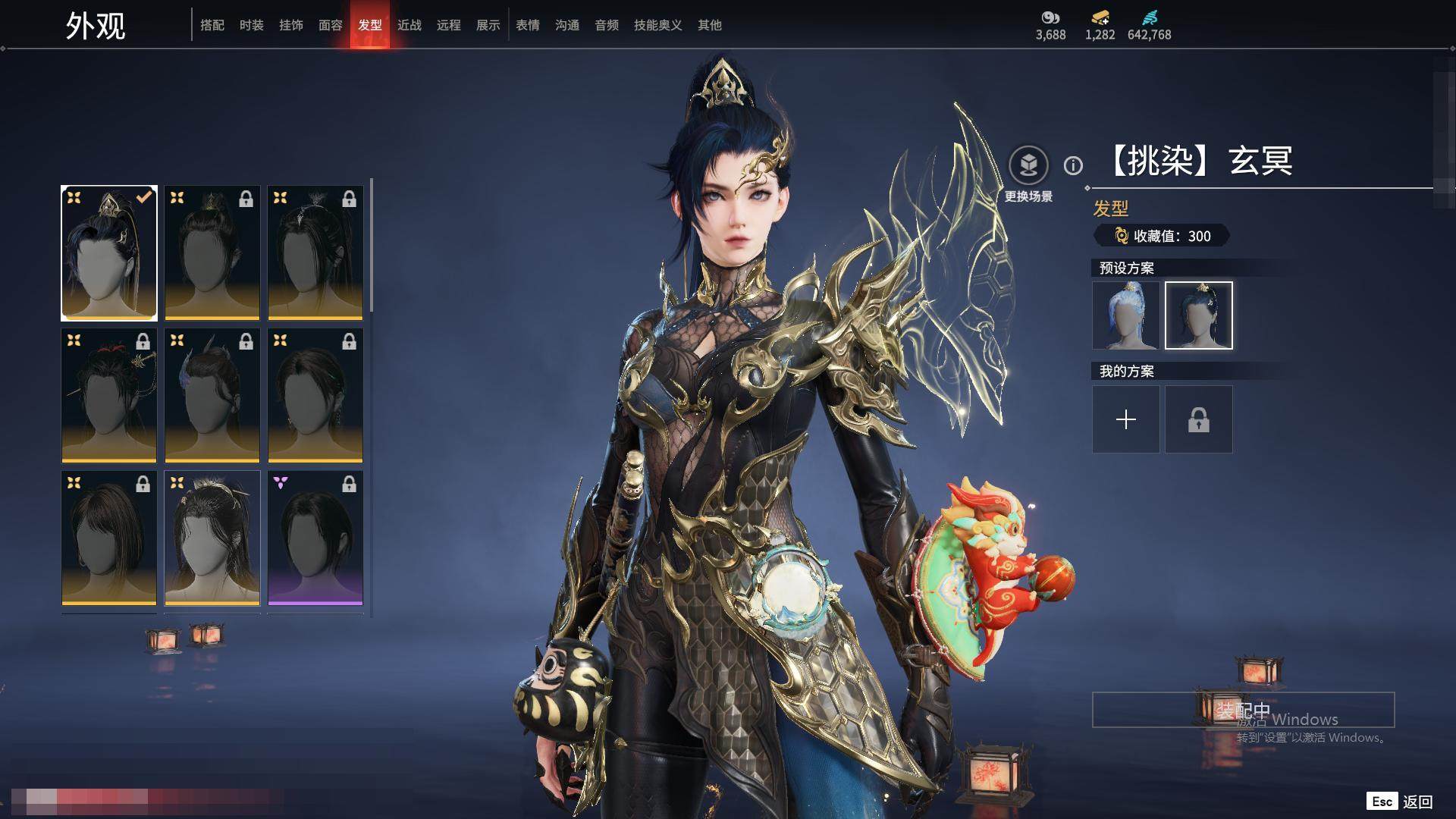This screenshot has width=1456, height=819.
Task: Open the 时装 tab
Action: point(252,25)
